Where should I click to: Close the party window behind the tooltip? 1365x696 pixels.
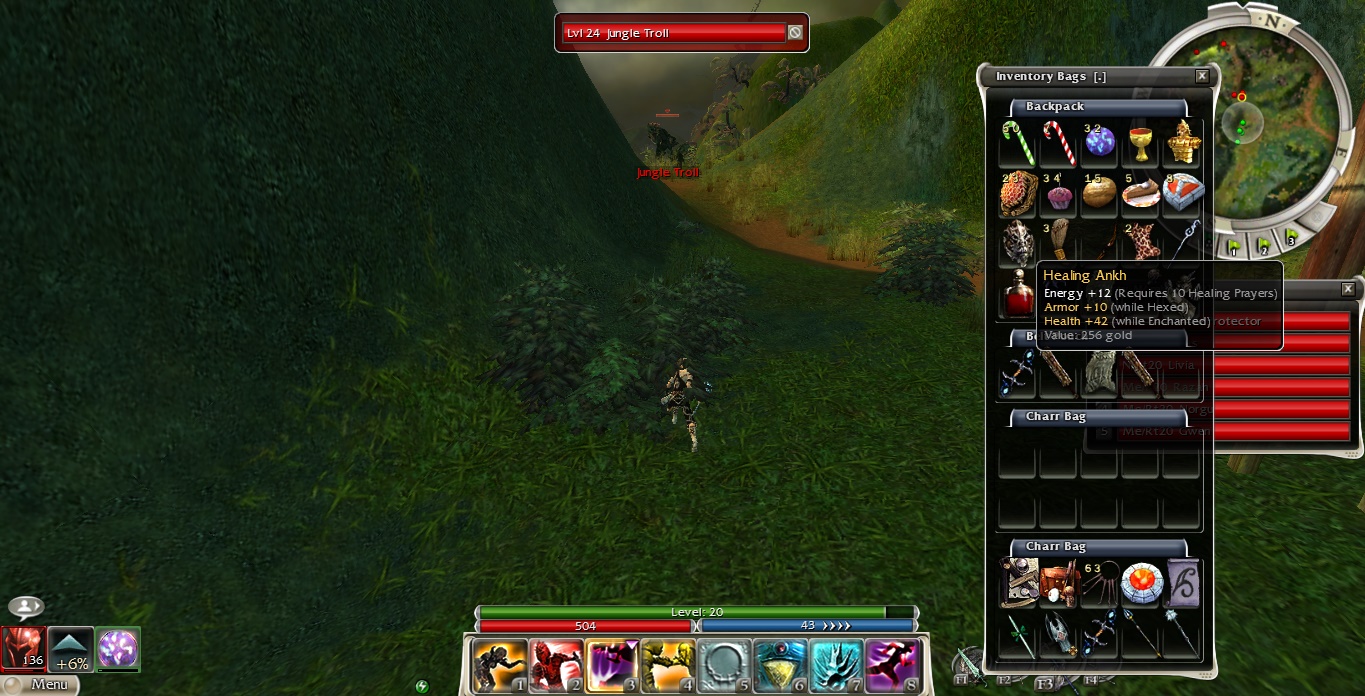click(x=1348, y=289)
